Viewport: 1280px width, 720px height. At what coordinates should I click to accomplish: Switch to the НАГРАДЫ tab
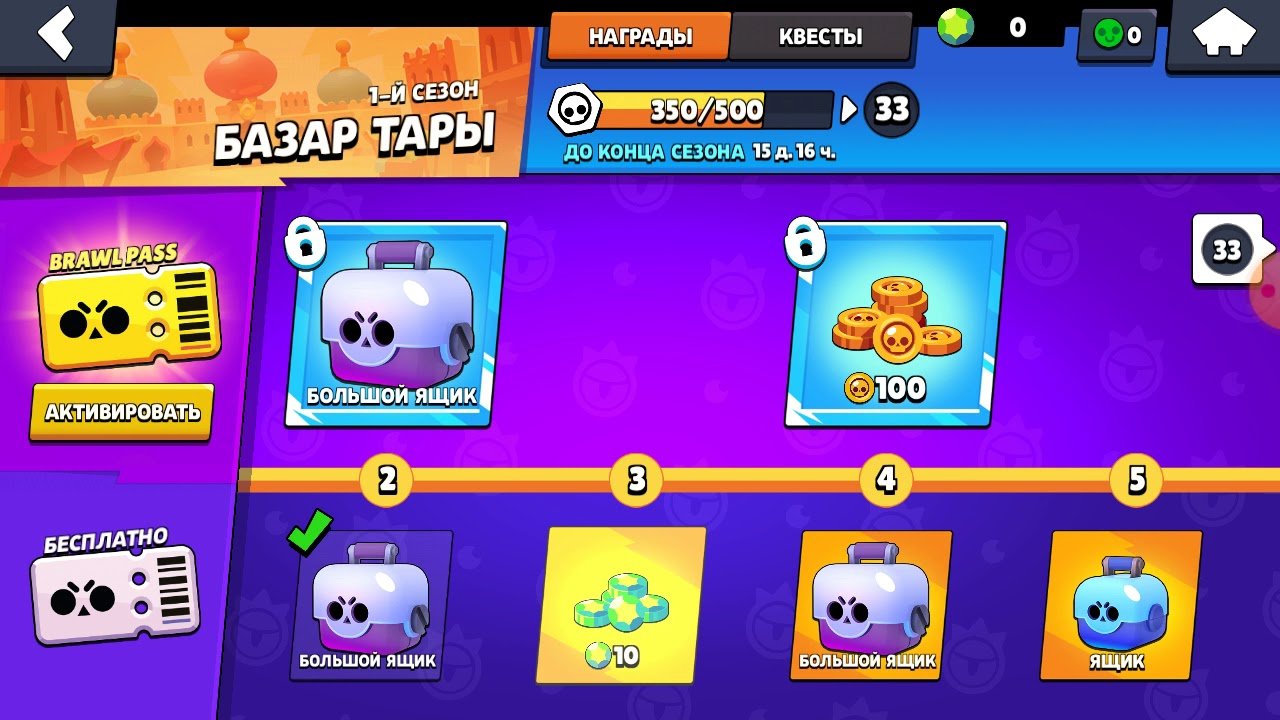click(640, 37)
